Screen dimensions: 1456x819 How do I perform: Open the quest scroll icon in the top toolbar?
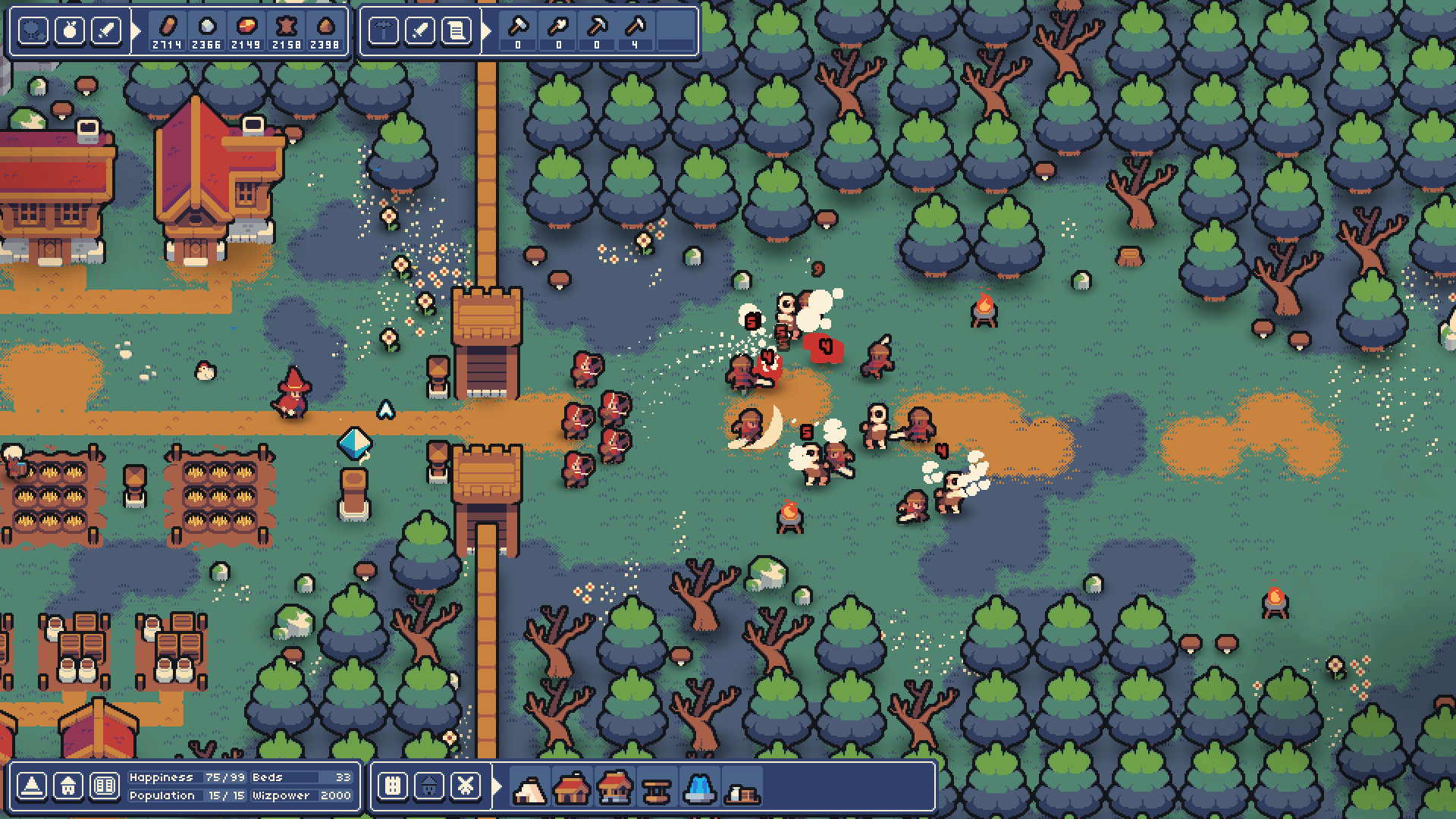[457, 30]
